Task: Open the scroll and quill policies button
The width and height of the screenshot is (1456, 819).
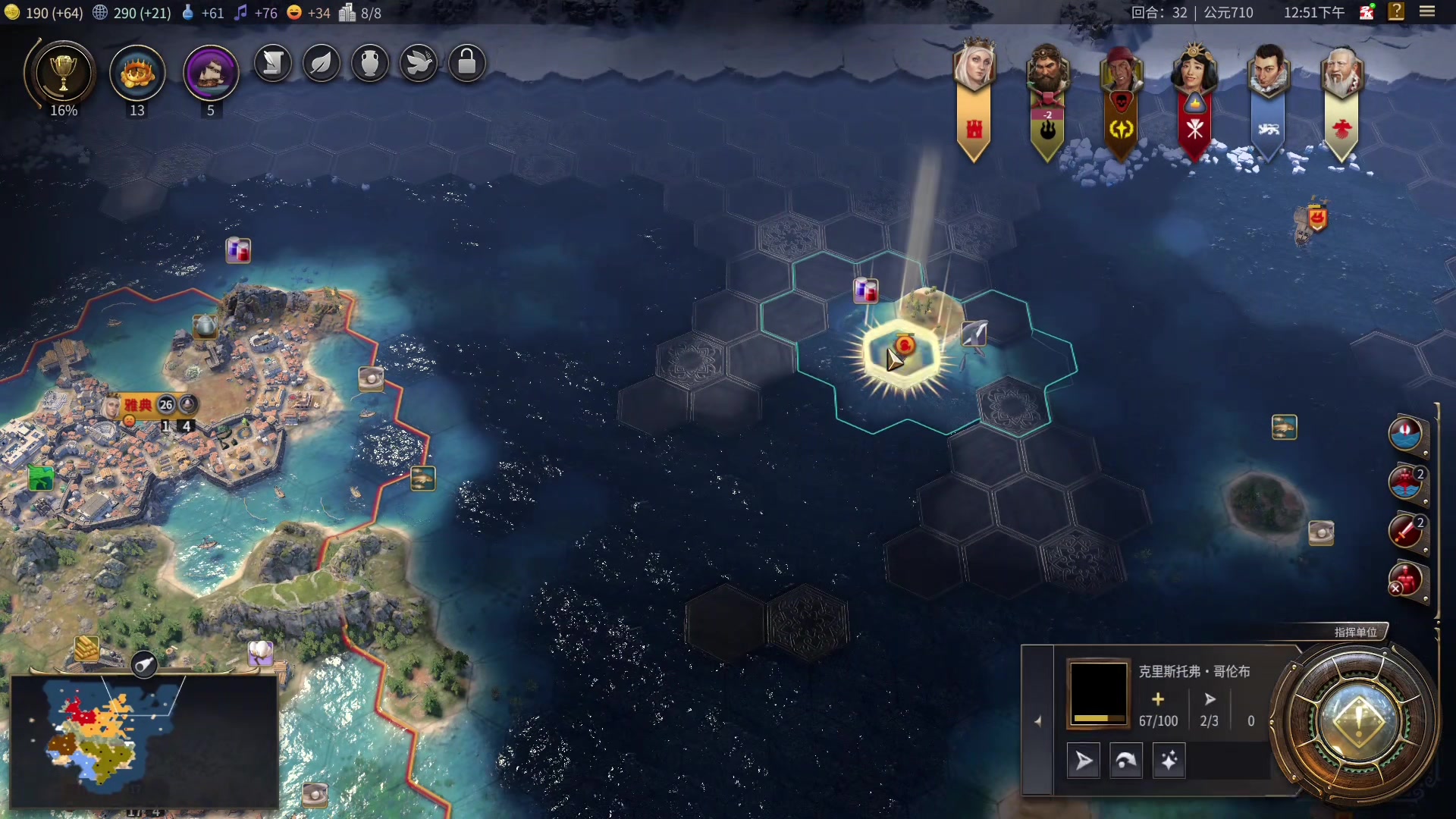Action: click(x=273, y=64)
